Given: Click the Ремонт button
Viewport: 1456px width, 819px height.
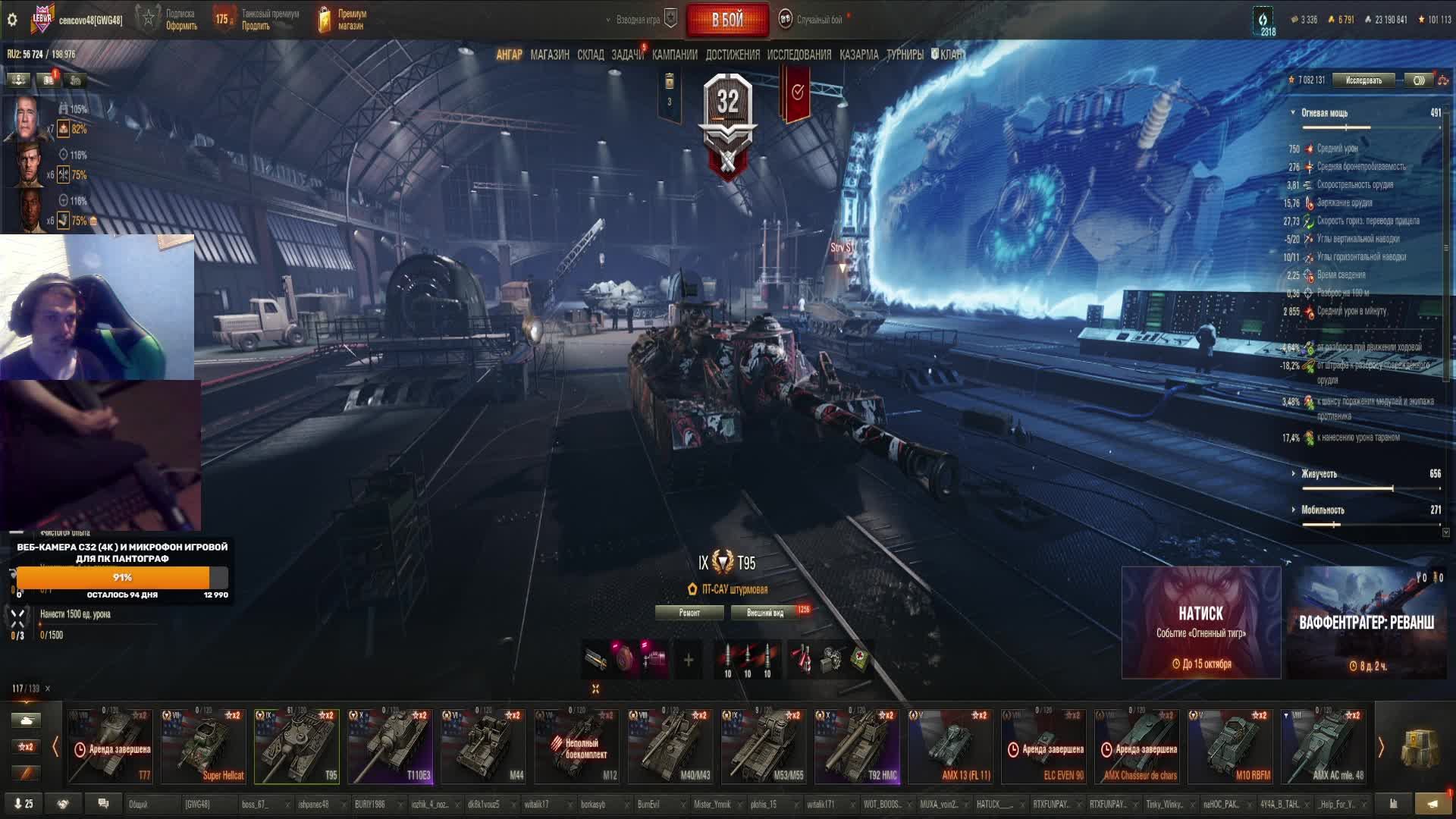Looking at the screenshot, I should [x=689, y=613].
